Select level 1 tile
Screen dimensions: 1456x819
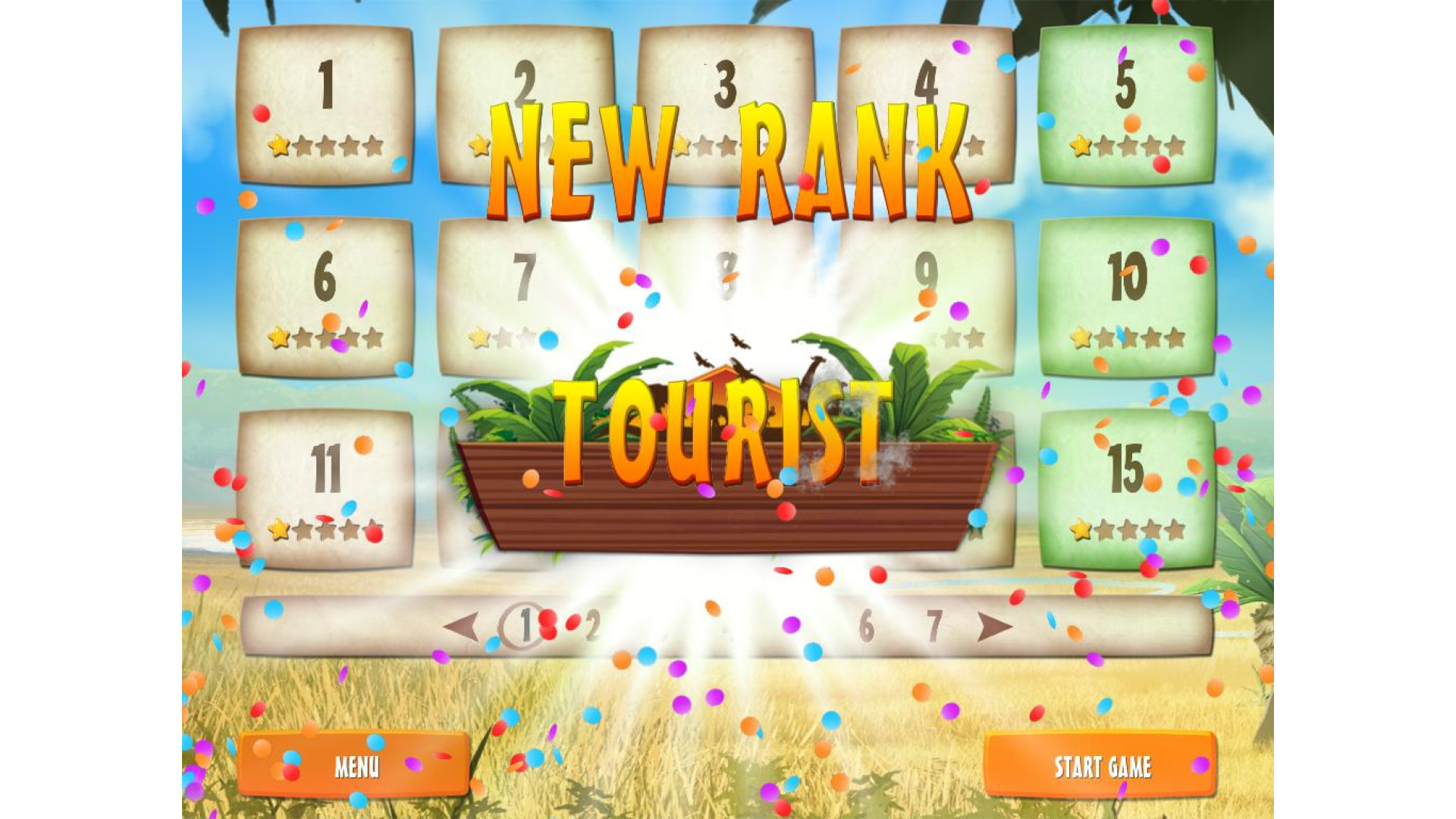coord(326,105)
